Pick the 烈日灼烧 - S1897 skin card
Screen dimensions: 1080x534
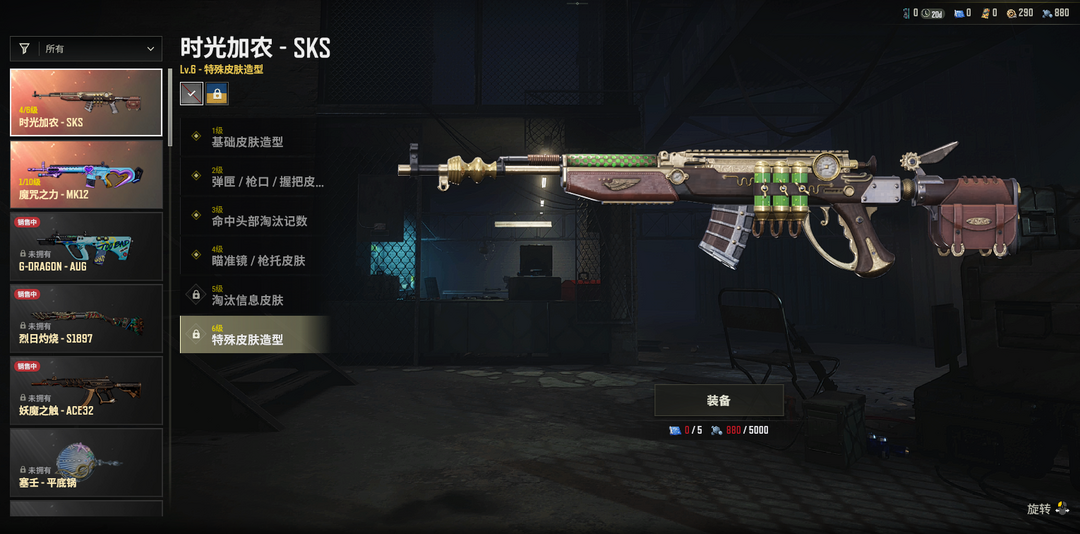tap(86, 318)
